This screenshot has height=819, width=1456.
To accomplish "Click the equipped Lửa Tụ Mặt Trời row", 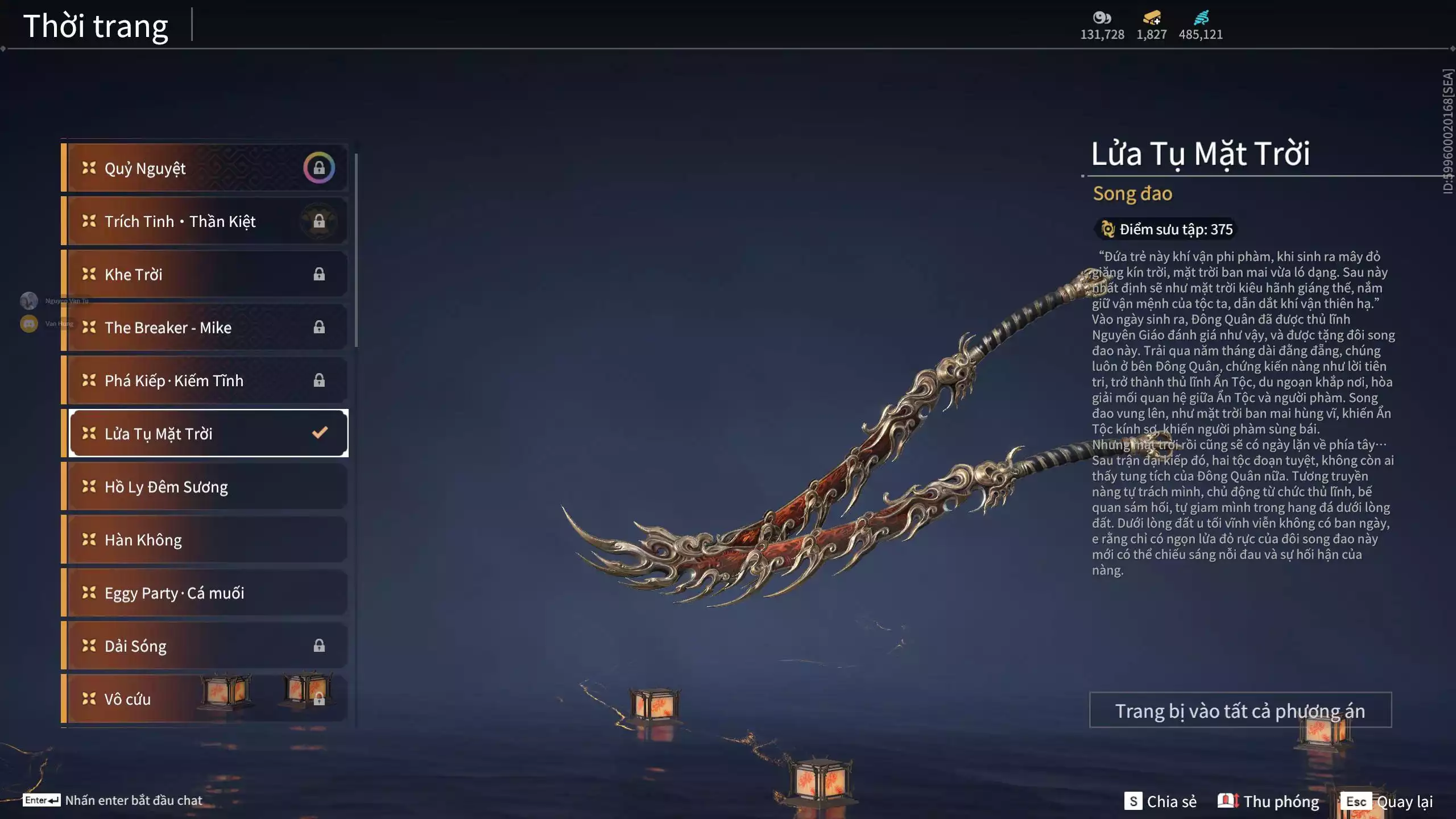I will [x=208, y=433].
